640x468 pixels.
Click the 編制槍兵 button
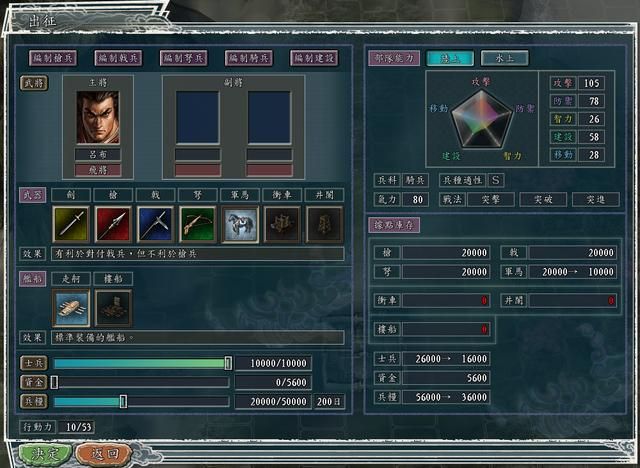click(53, 58)
